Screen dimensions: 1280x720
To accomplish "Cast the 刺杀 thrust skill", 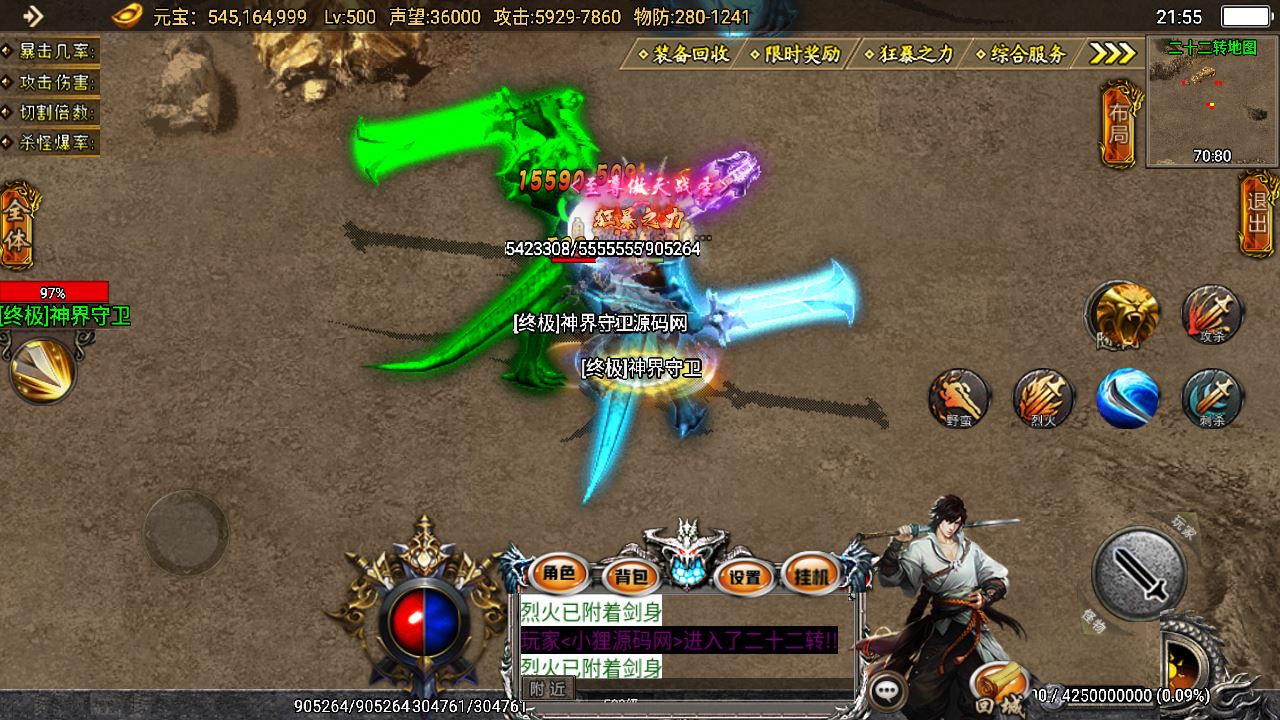I will (1212, 398).
